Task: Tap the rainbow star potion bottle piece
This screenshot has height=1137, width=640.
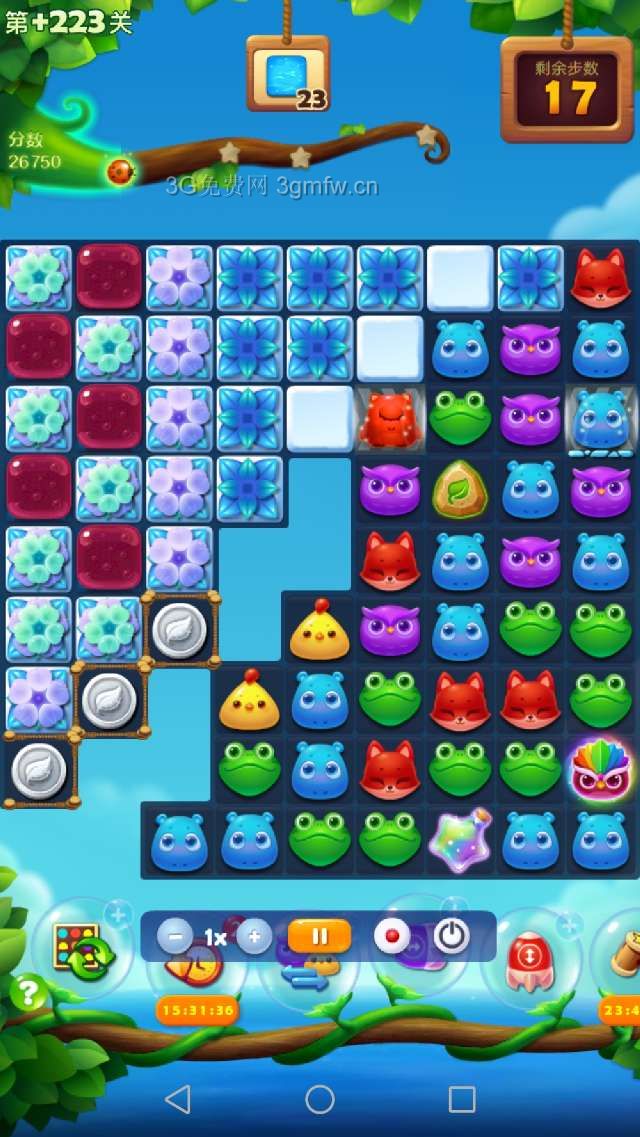Action: pyautogui.click(x=460, y=840)
